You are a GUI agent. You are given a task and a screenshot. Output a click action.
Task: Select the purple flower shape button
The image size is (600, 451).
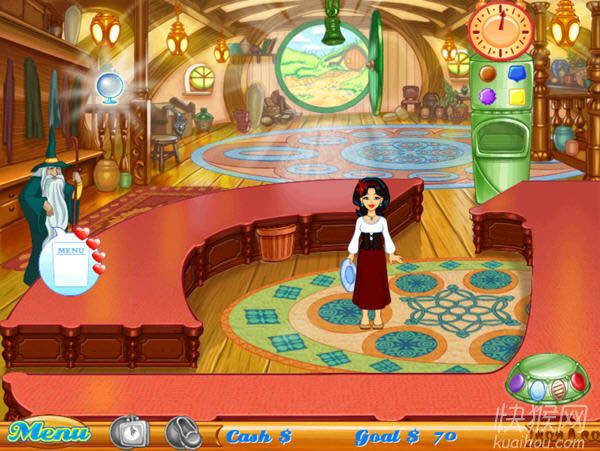pos(487,96)
